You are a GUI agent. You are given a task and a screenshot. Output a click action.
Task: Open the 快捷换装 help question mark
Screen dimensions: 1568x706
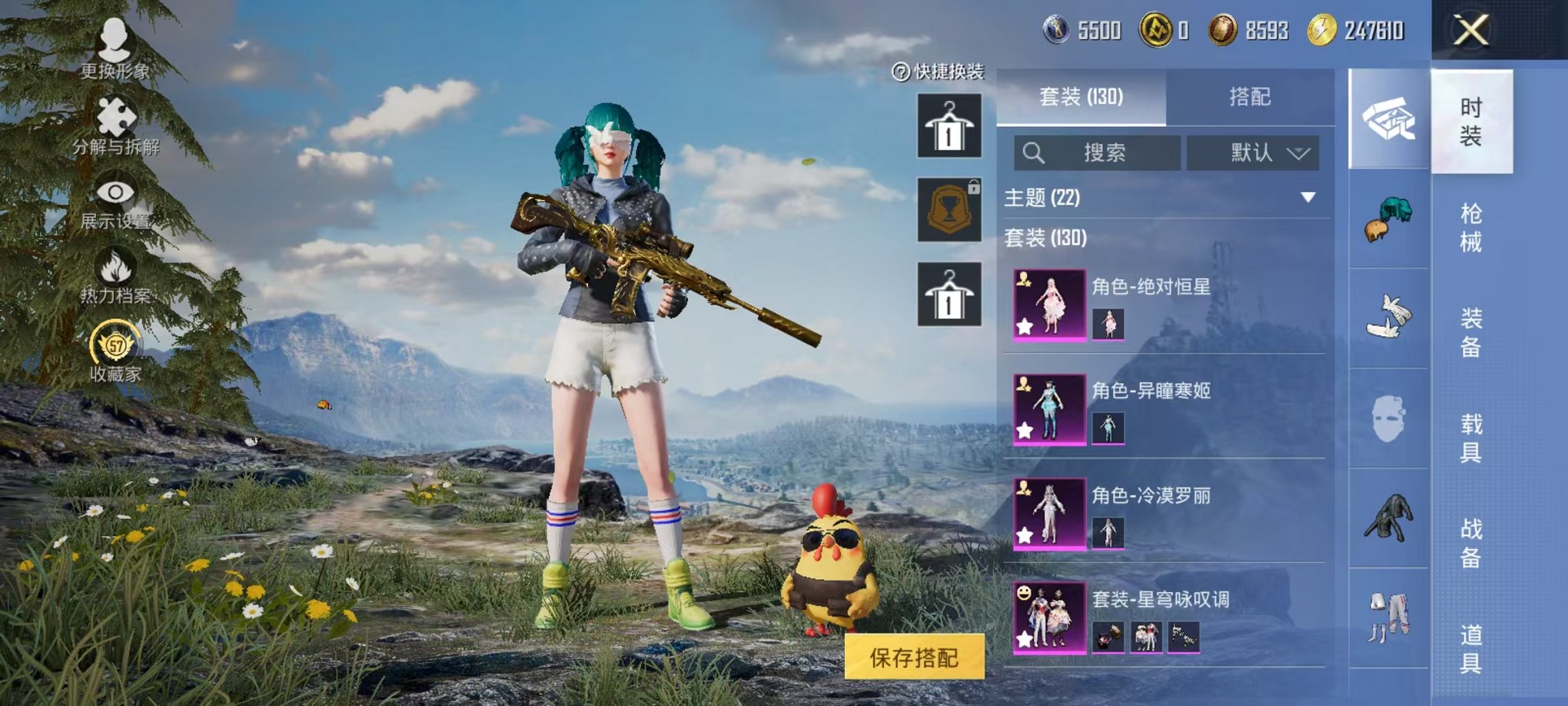pyautogui.click(x=897, y=72)
